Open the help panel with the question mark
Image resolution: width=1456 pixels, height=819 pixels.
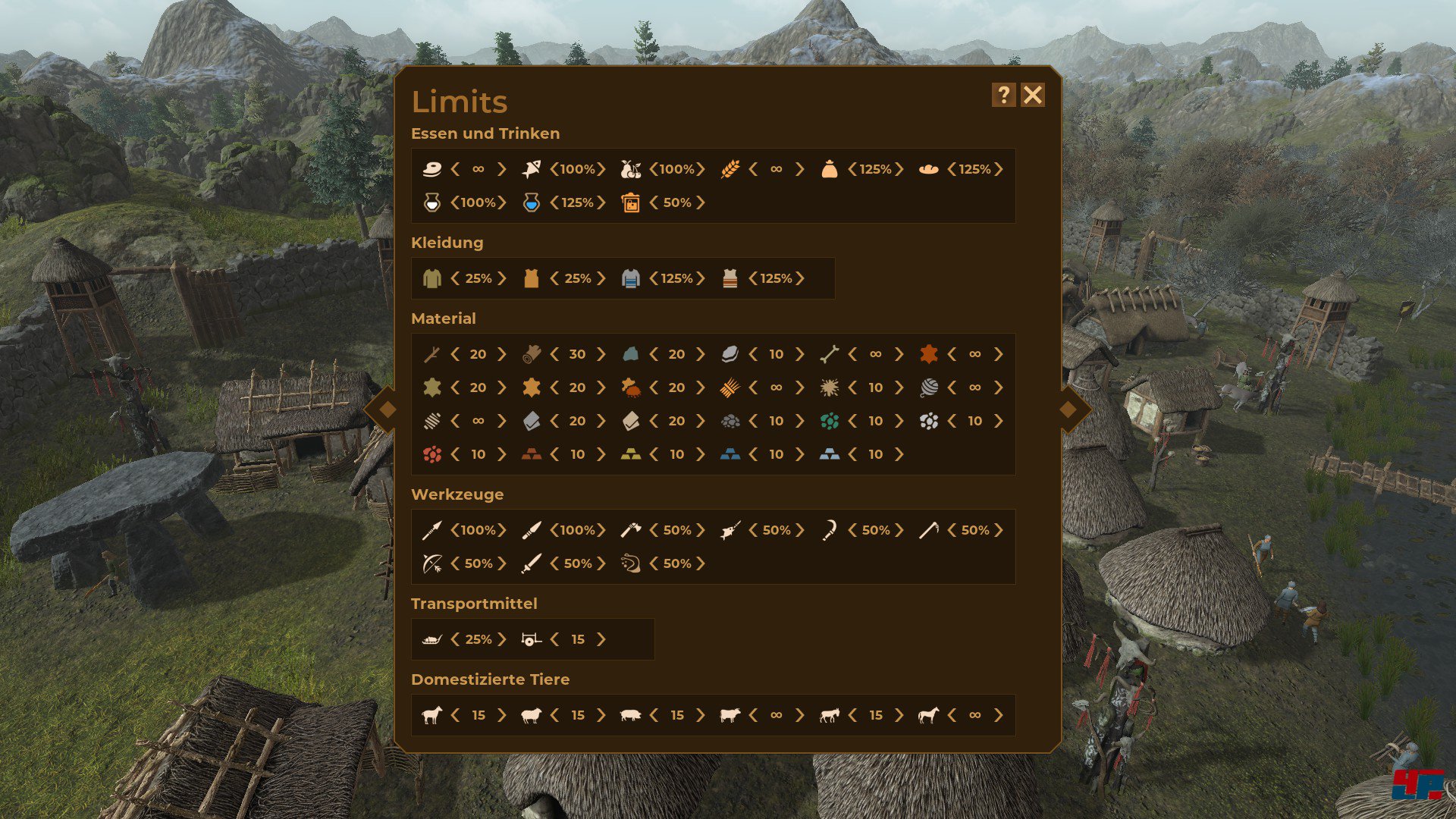1003,95
